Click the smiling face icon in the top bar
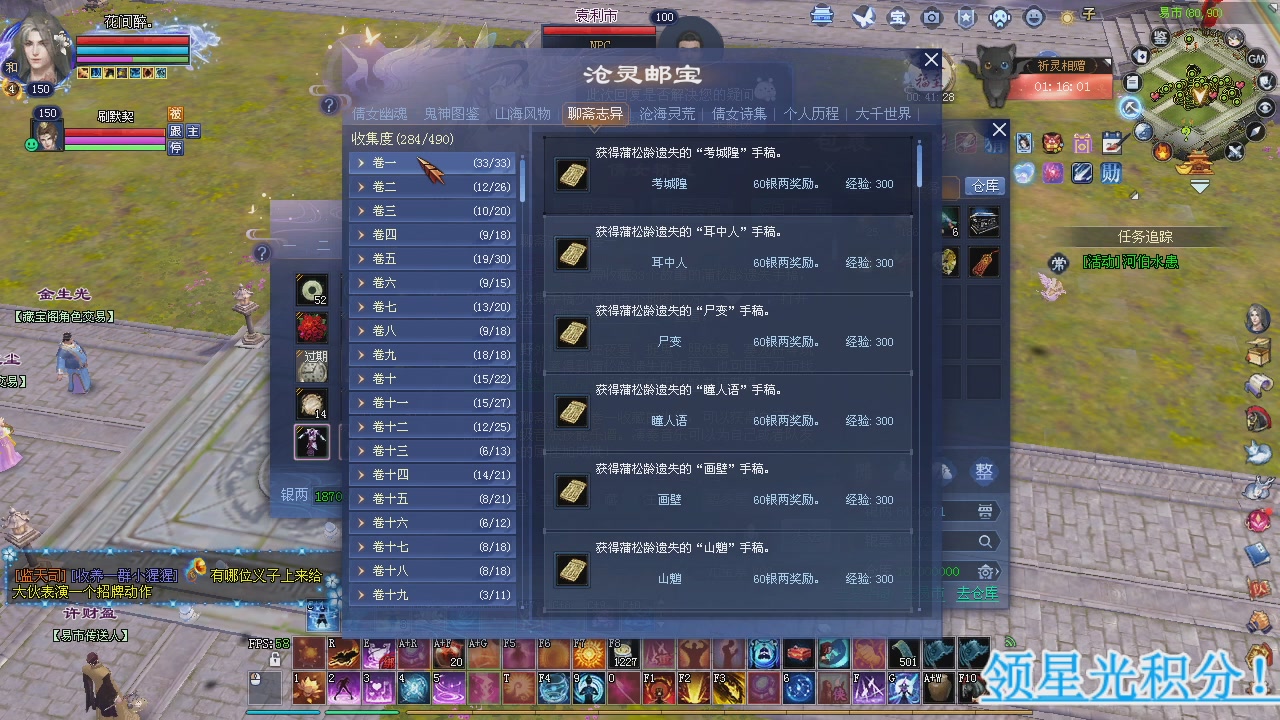This screenshot has height=720, width=1280. pyautogui.click(x=1033, y=17)
